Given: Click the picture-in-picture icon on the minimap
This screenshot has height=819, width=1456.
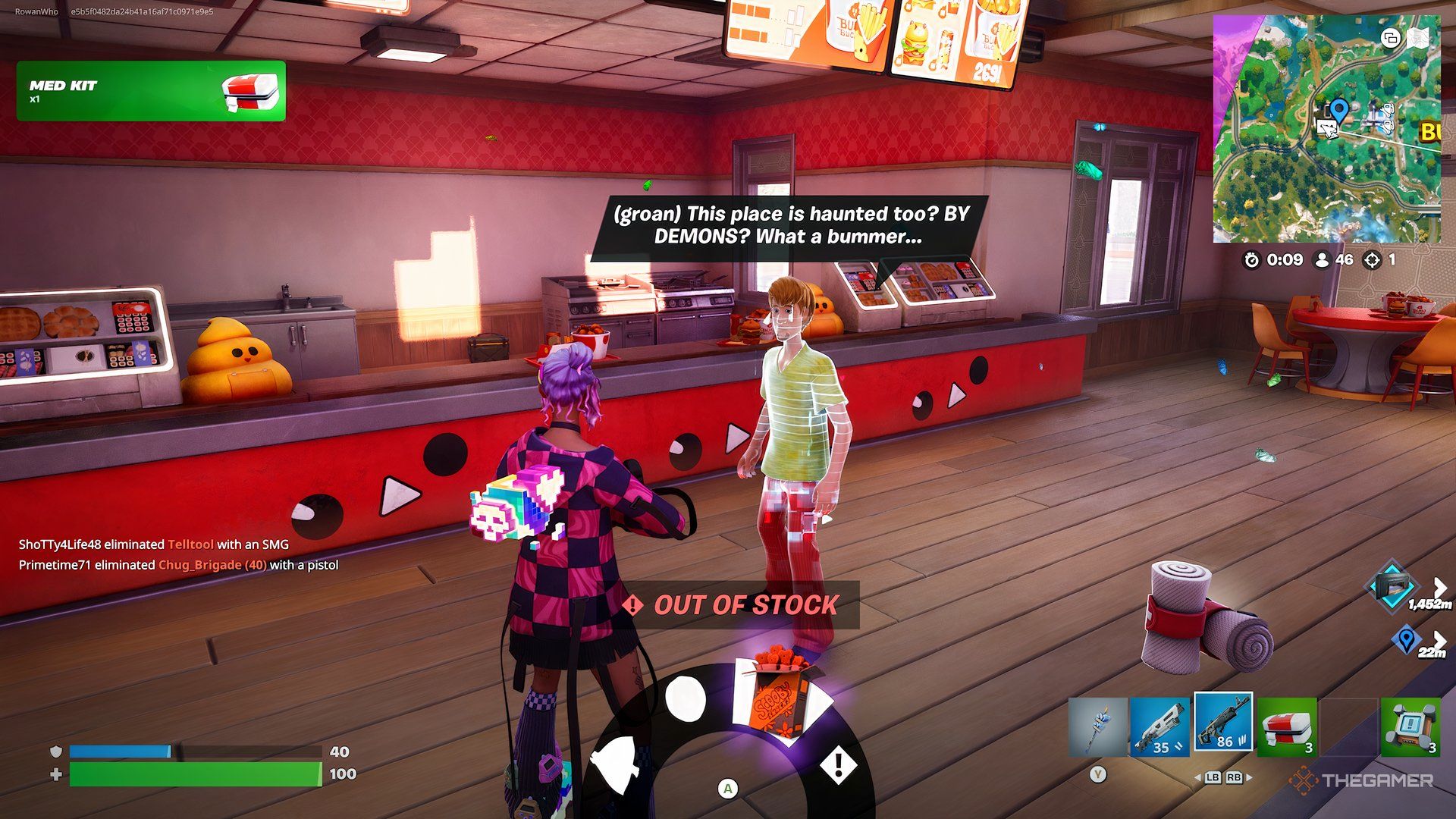Looking at the screenshot, I should point(1390,39).
